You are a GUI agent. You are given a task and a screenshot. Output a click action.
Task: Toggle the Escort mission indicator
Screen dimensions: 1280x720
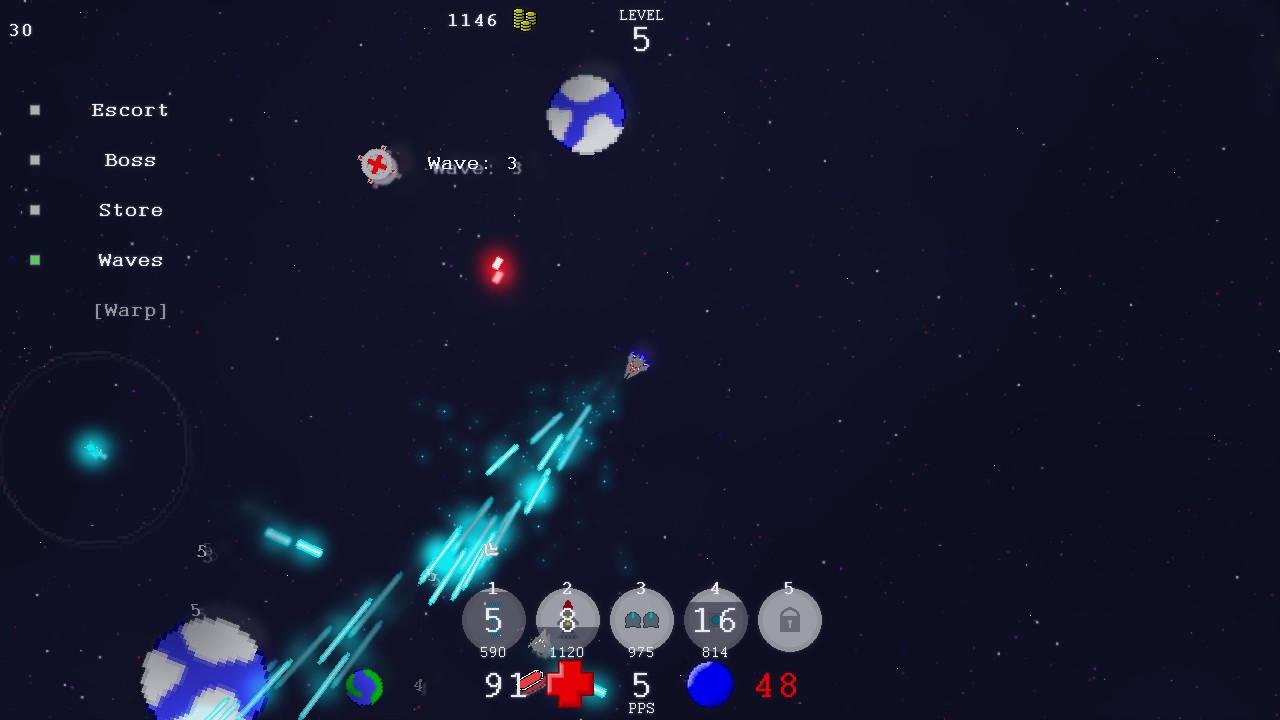click(x=35, y=109)
